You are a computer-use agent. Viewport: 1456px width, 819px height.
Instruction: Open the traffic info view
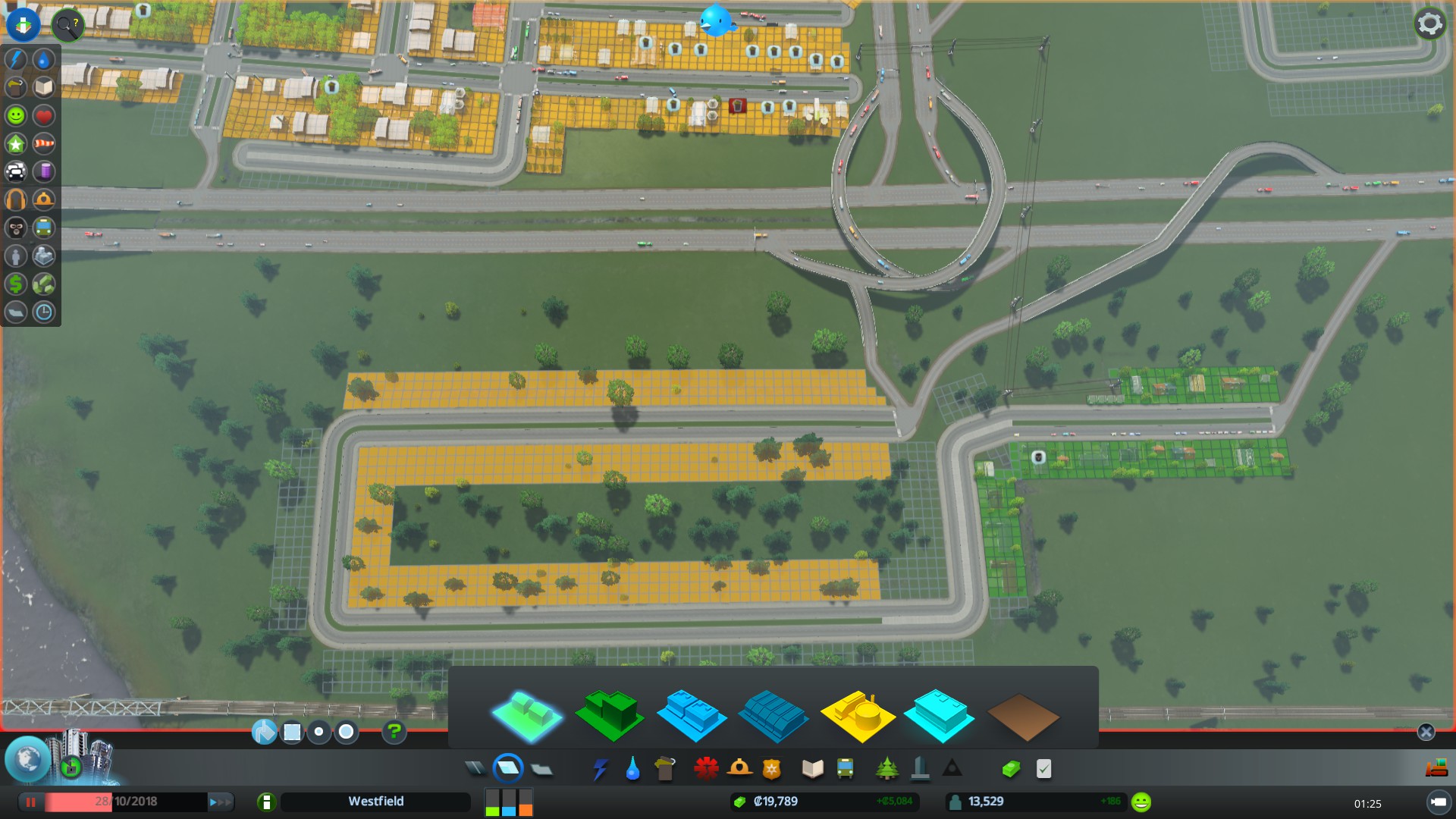15,171
